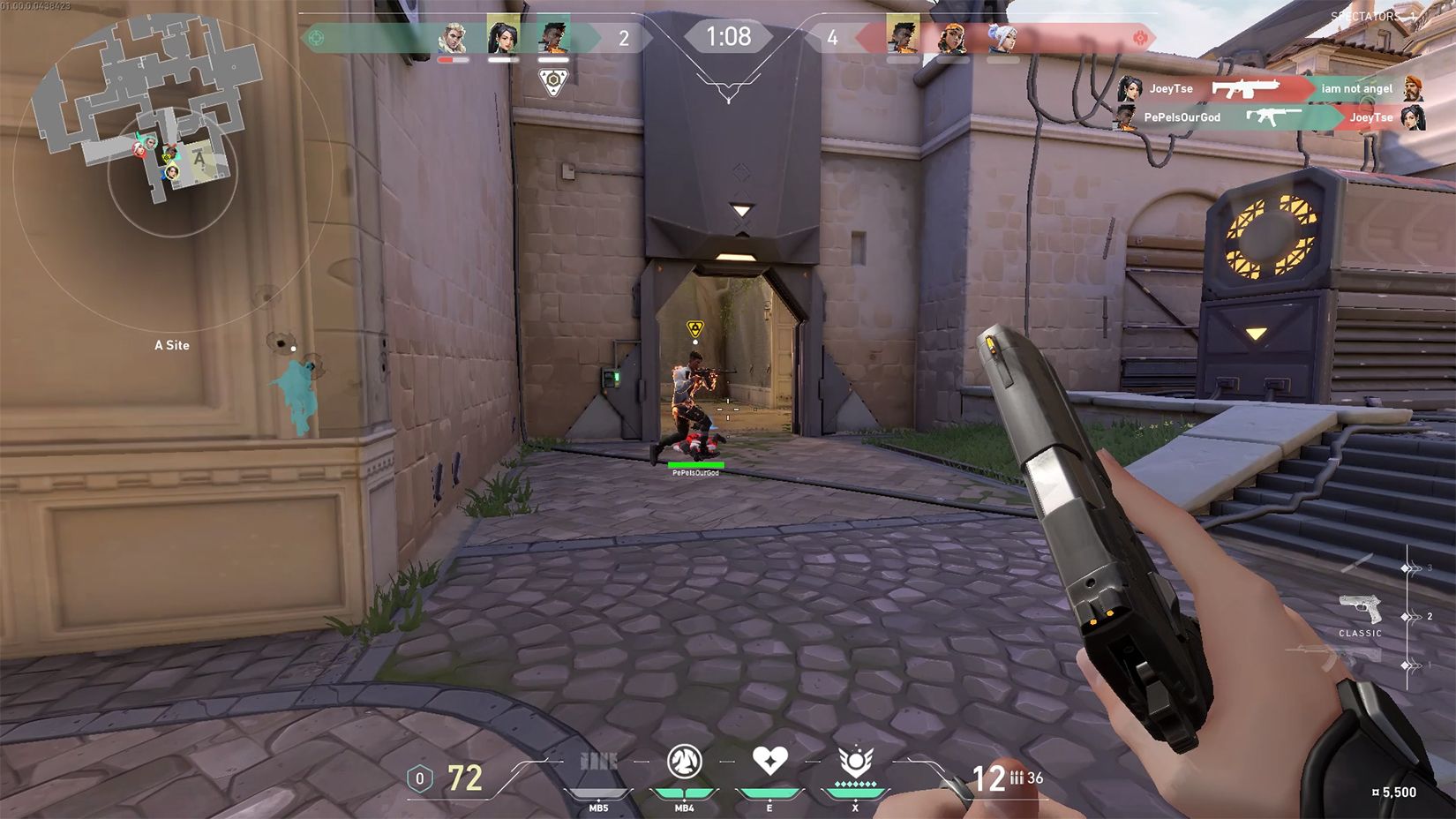
Task: Click Jett's portrait on the red team
Action: click(1002, 38)
